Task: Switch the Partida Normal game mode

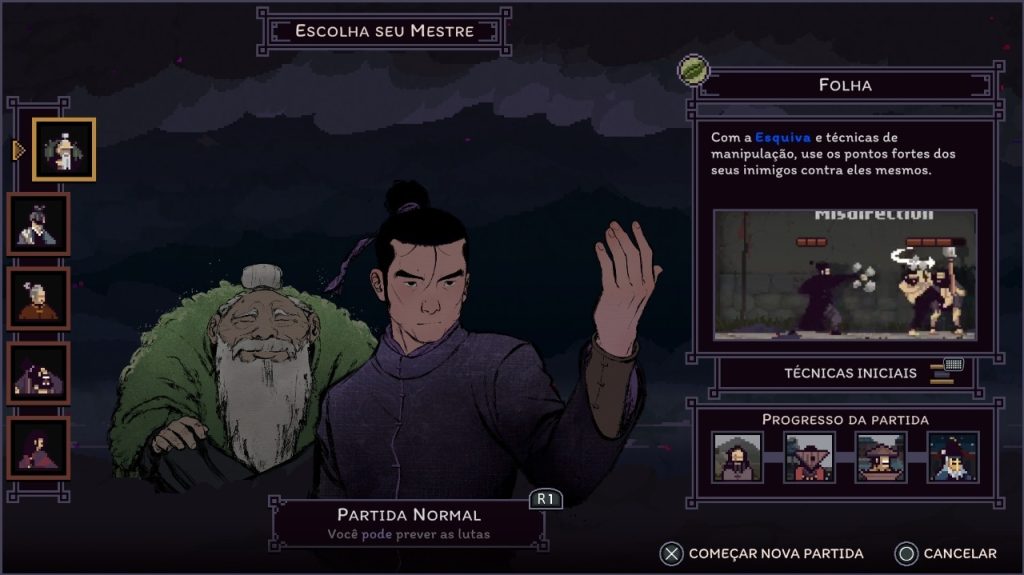Action: (x=409, y=523)
